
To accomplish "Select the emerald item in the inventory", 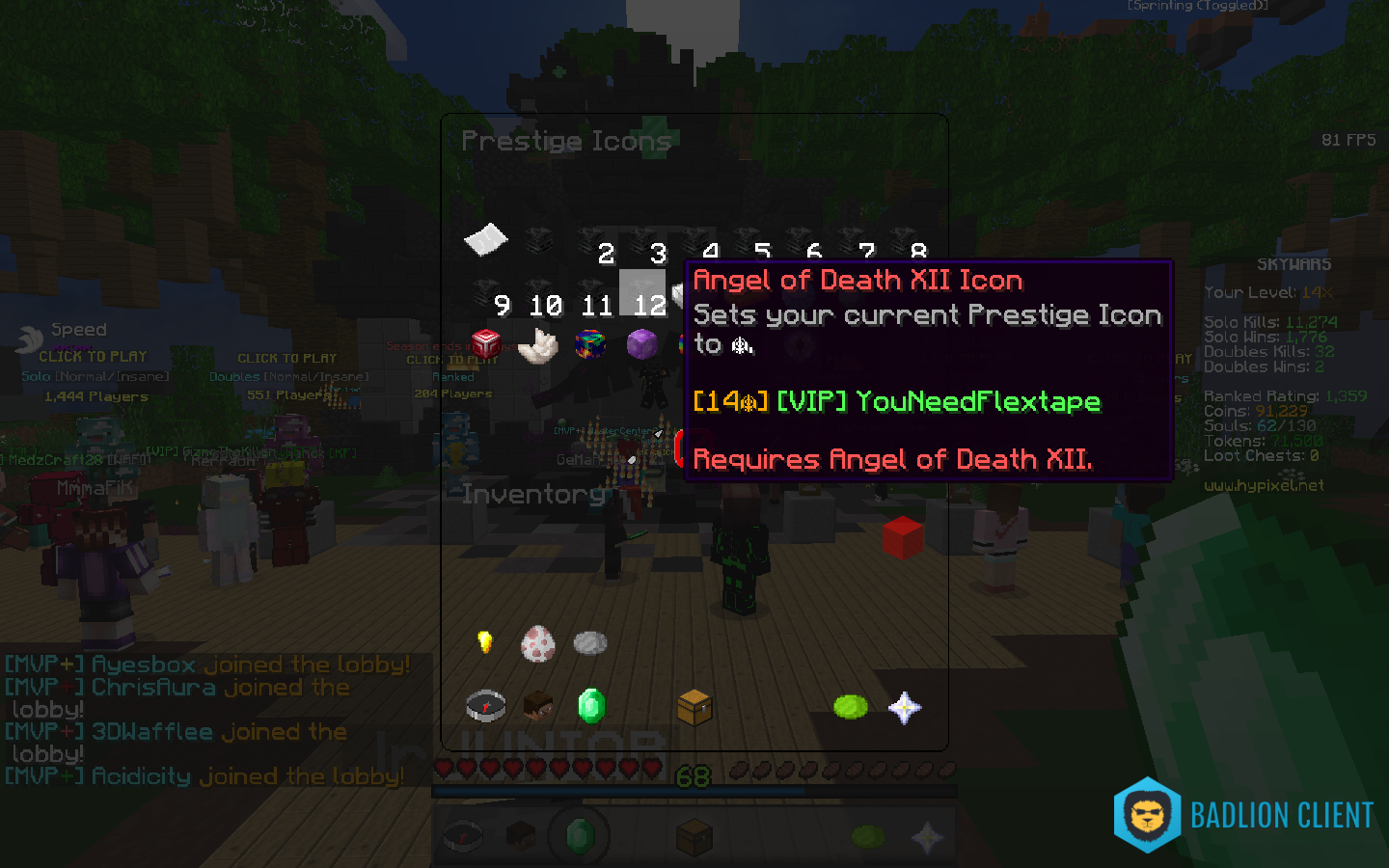I will (x=590, y=705).
